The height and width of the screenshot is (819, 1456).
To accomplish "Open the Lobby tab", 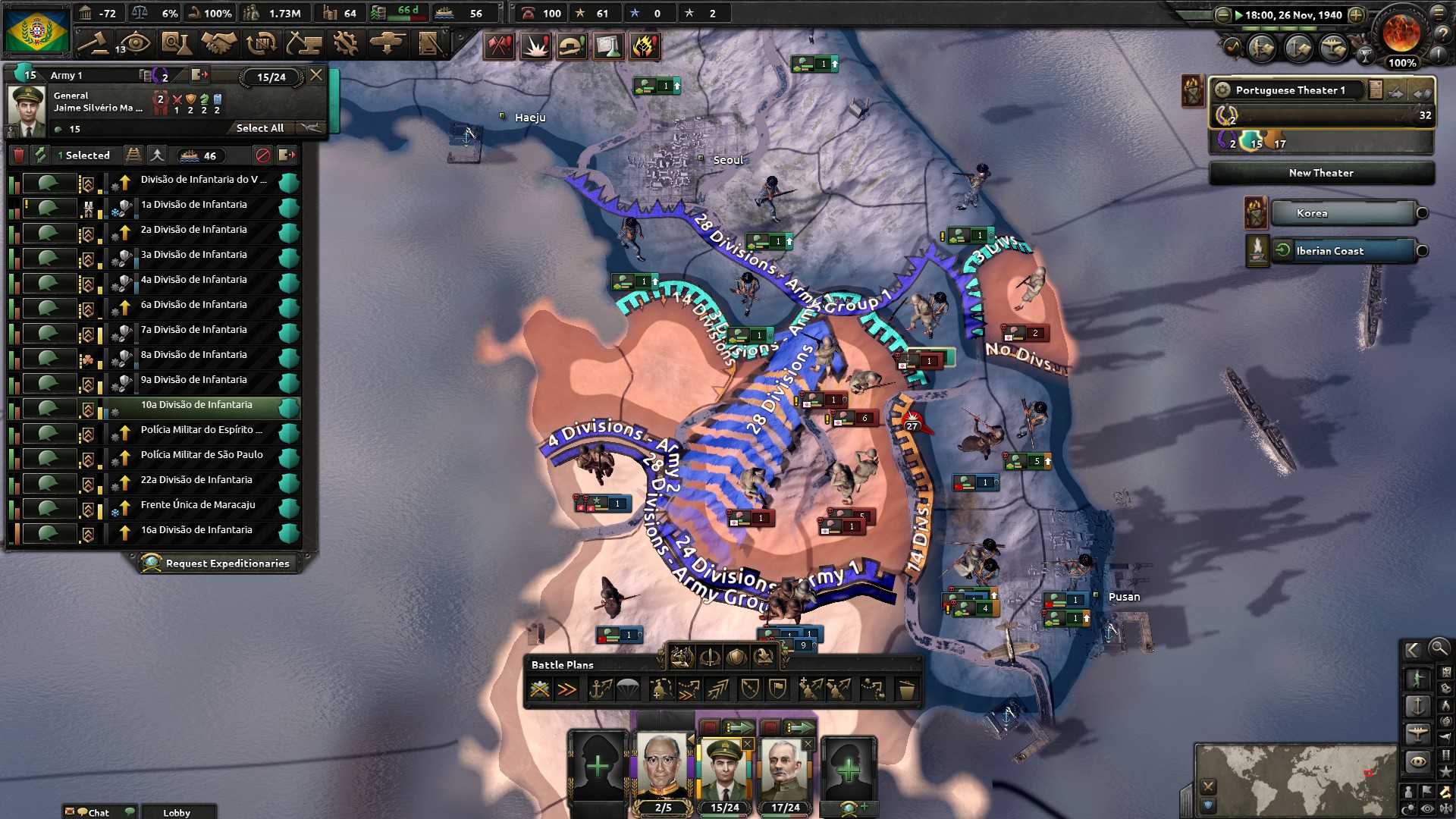I will click(x=177, y=812).
